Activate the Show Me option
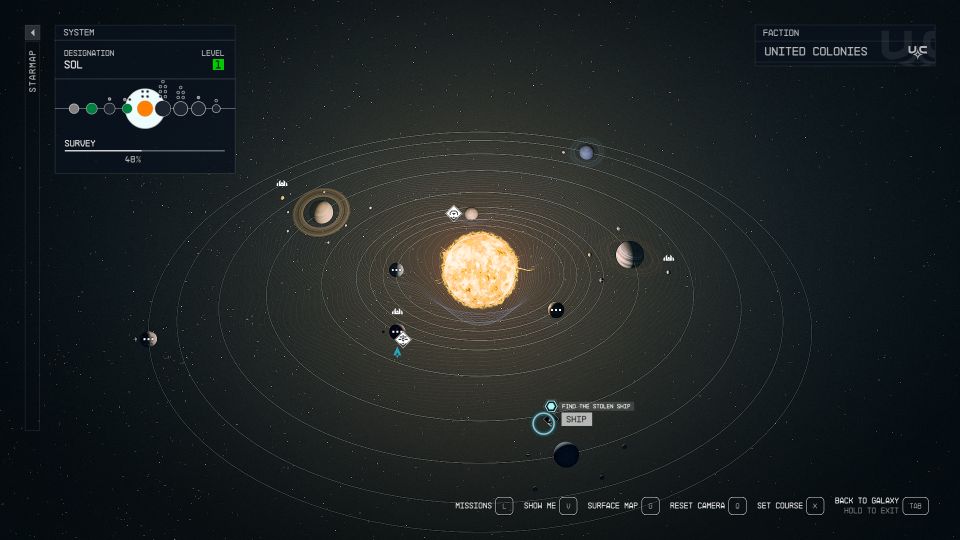The height and width of the screenshot is (540, 960). click(x=568, y=506)
